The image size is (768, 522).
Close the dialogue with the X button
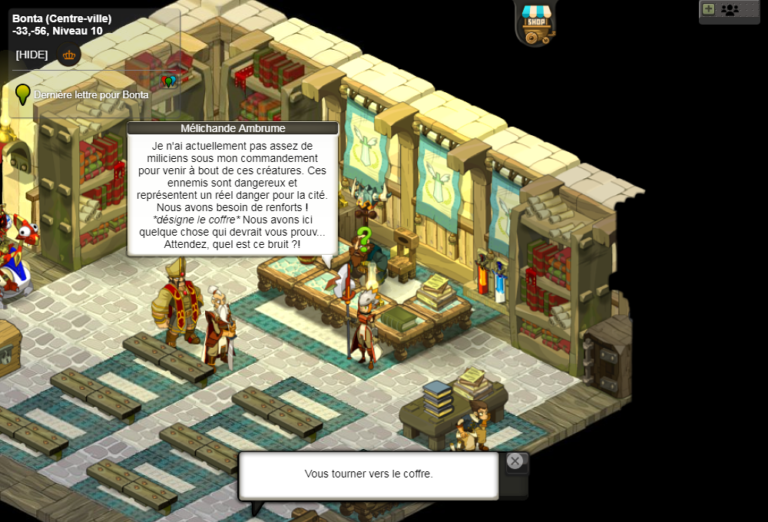[514, 461]
